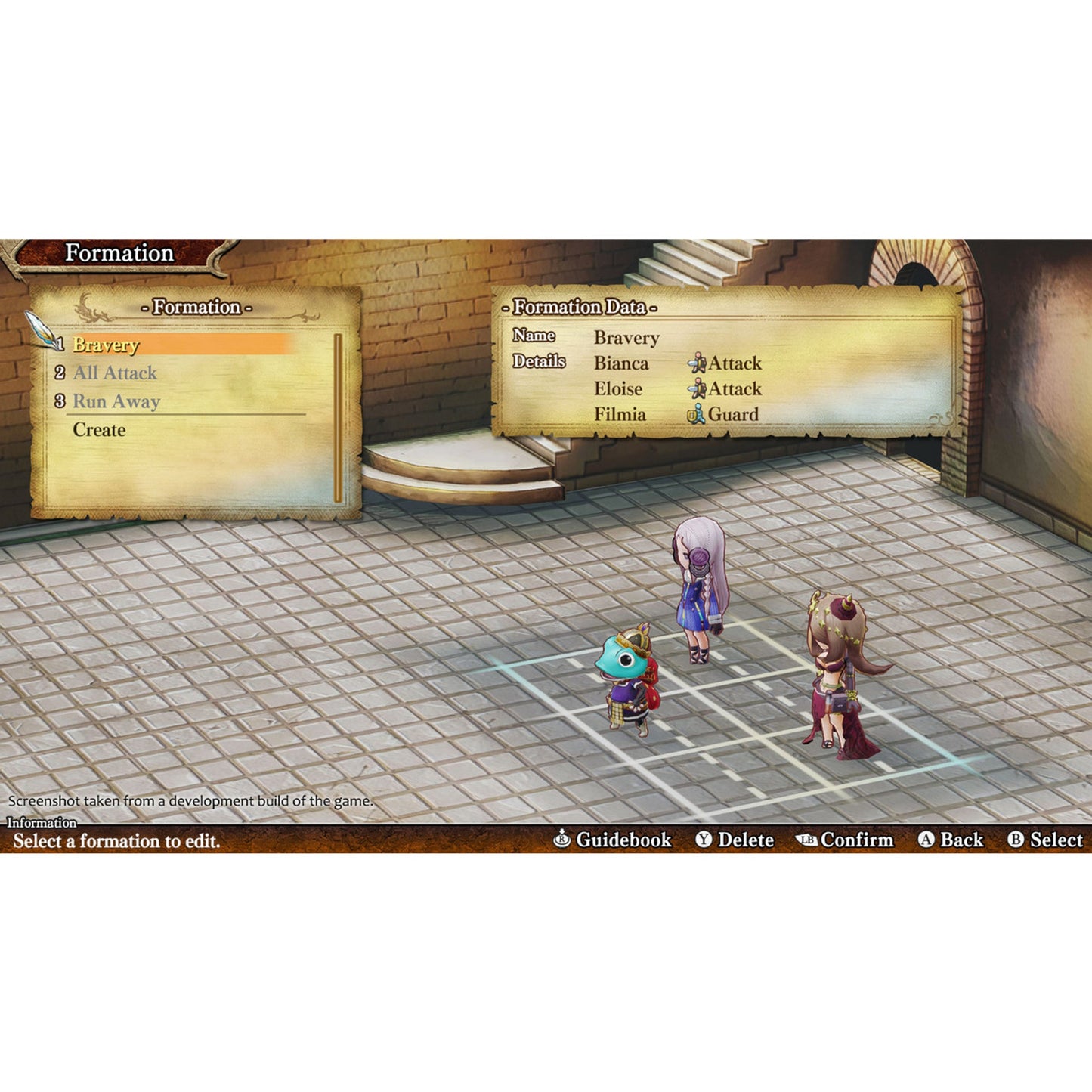Click the Formation title banner
Viewport: 1092px width, 1092px height.
(x=119, y=254)
